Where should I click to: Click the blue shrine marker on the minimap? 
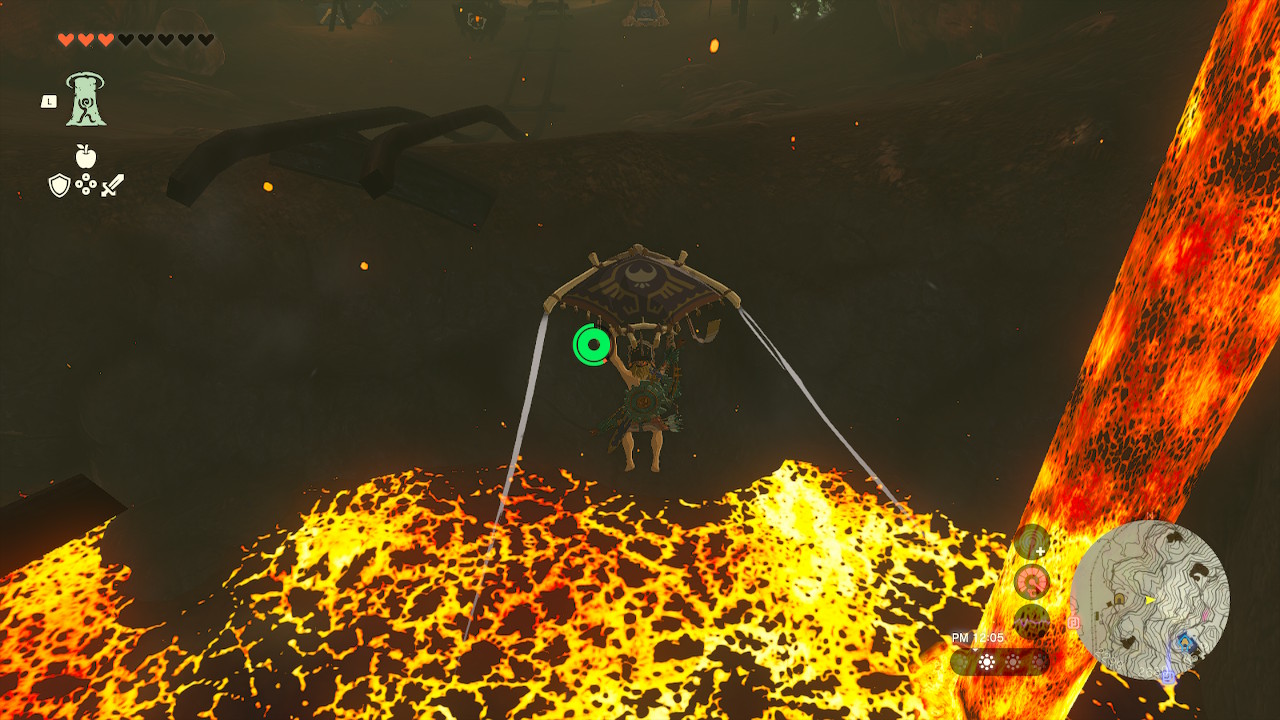(x=1186, y=641)
